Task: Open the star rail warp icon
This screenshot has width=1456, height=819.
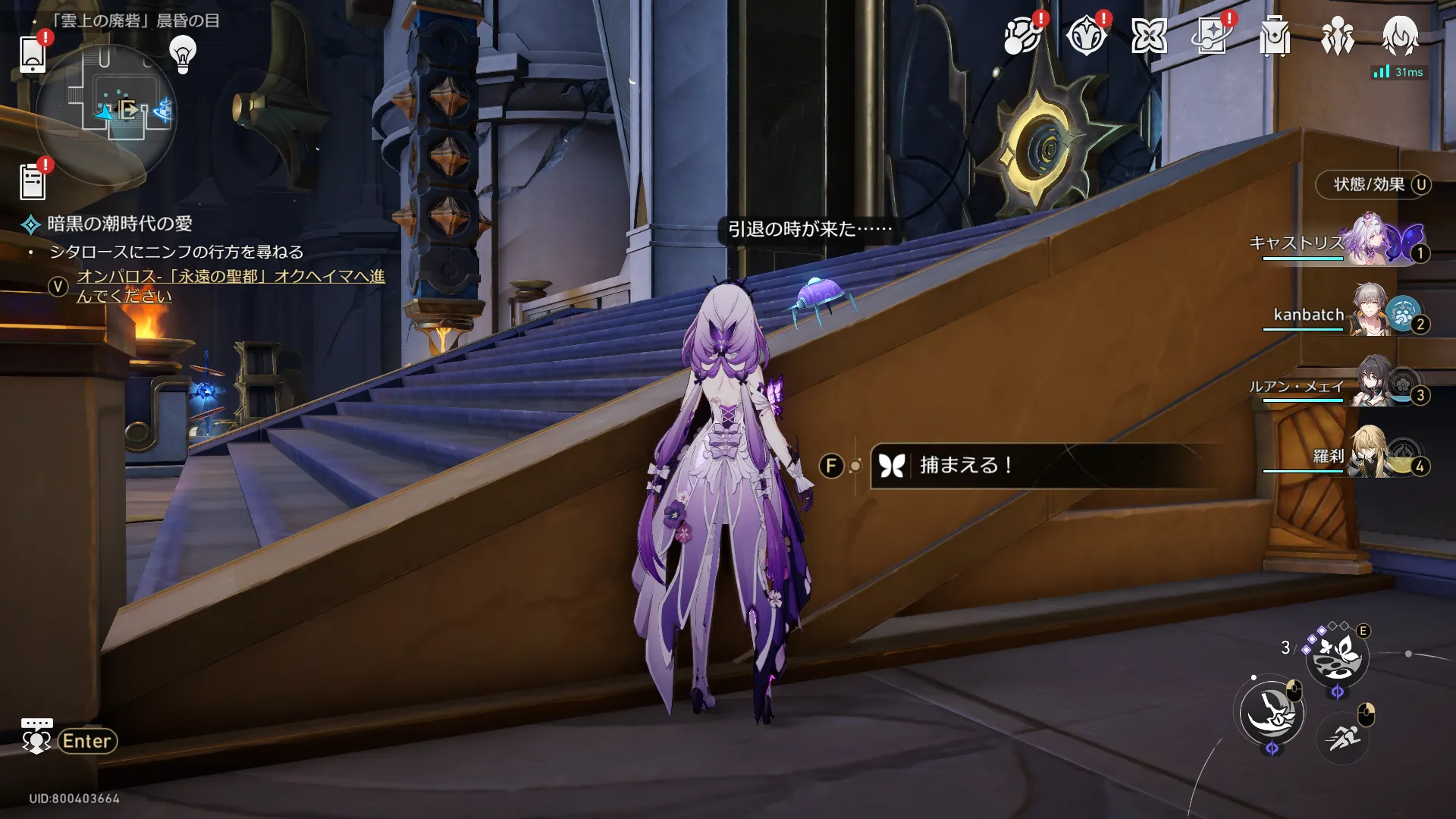Action: tap(1211, 36)
